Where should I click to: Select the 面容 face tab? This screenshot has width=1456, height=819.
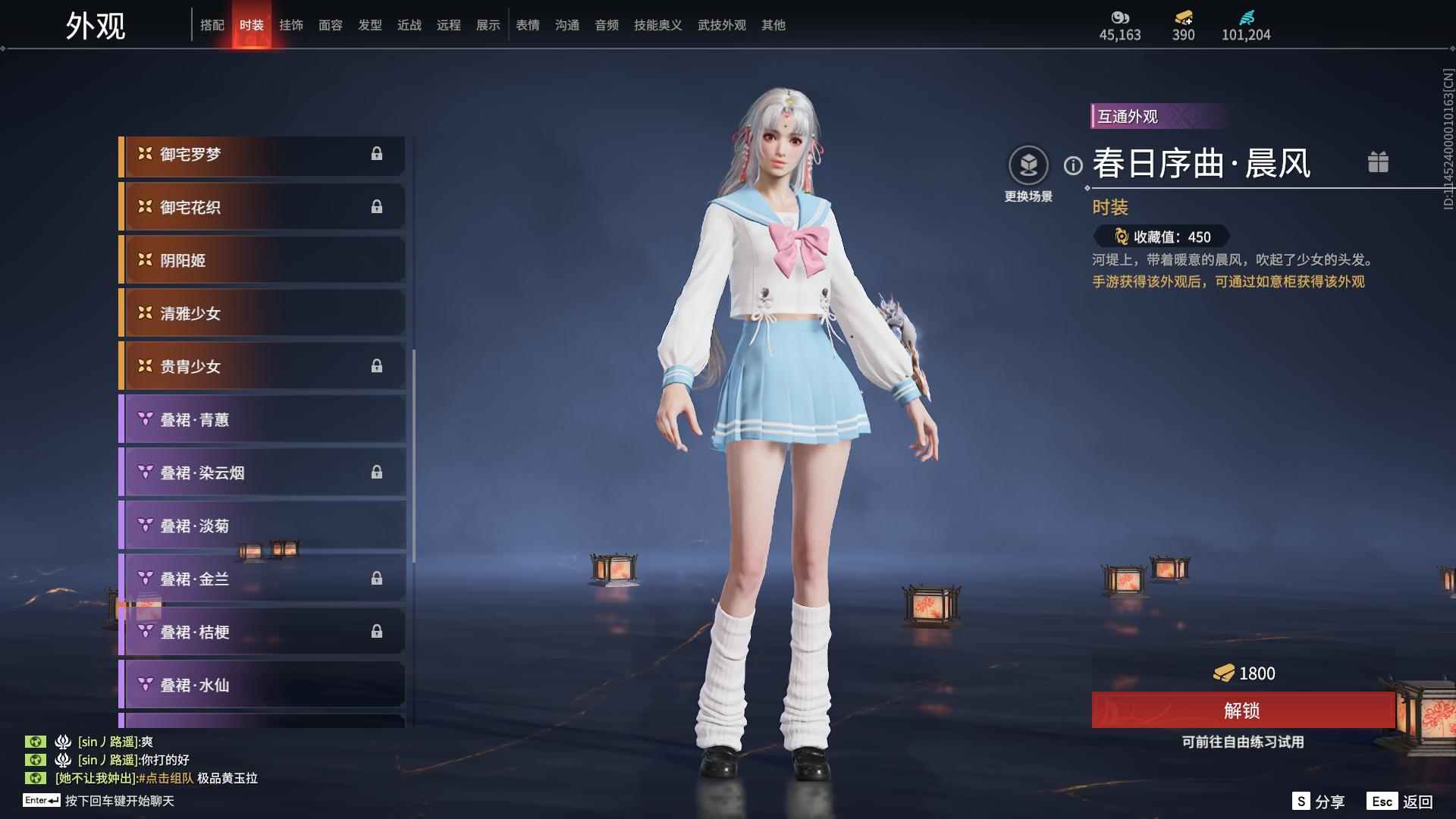[331, 25]
